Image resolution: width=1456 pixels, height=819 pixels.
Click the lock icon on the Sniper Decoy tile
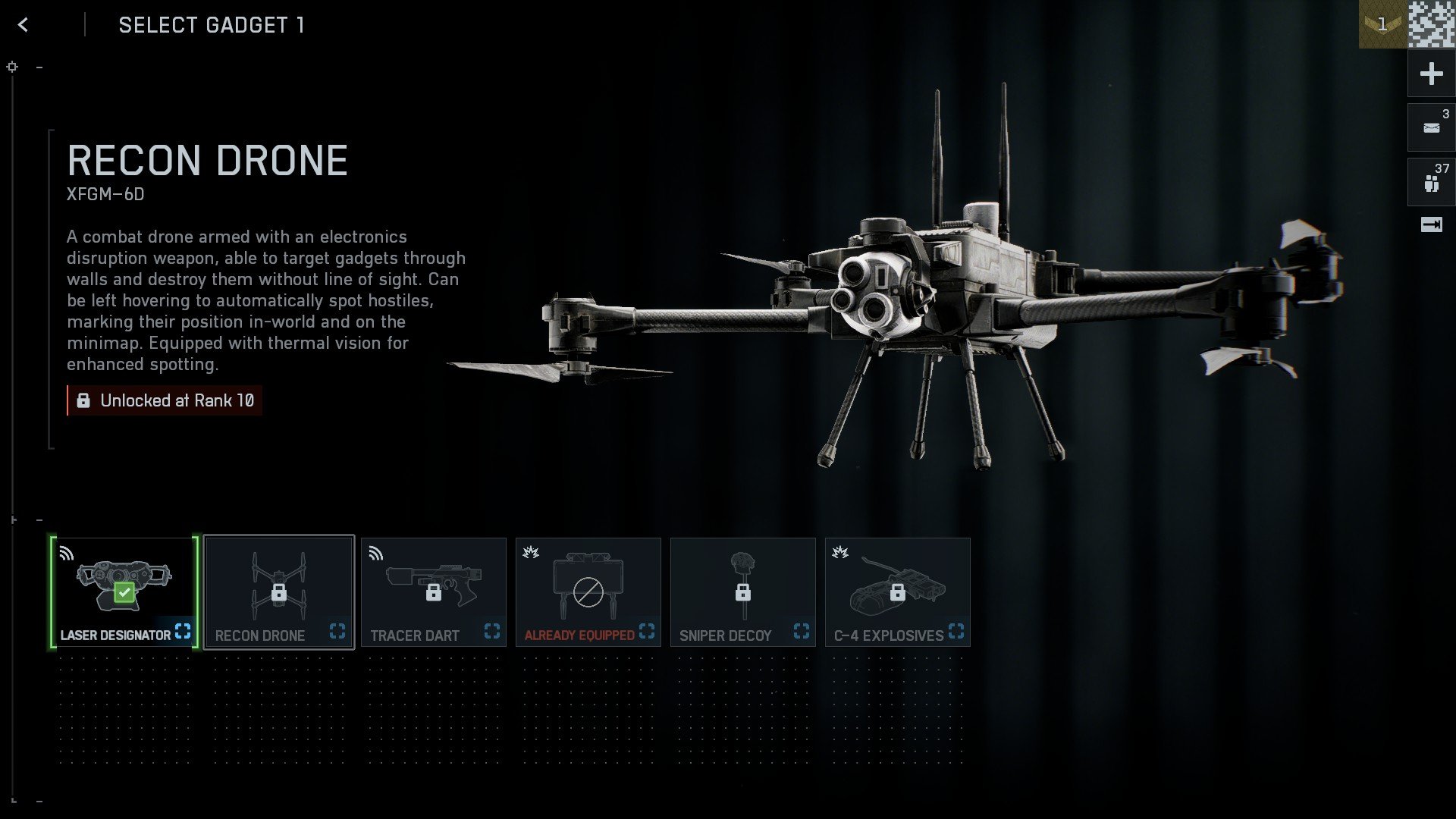[744, 591]
